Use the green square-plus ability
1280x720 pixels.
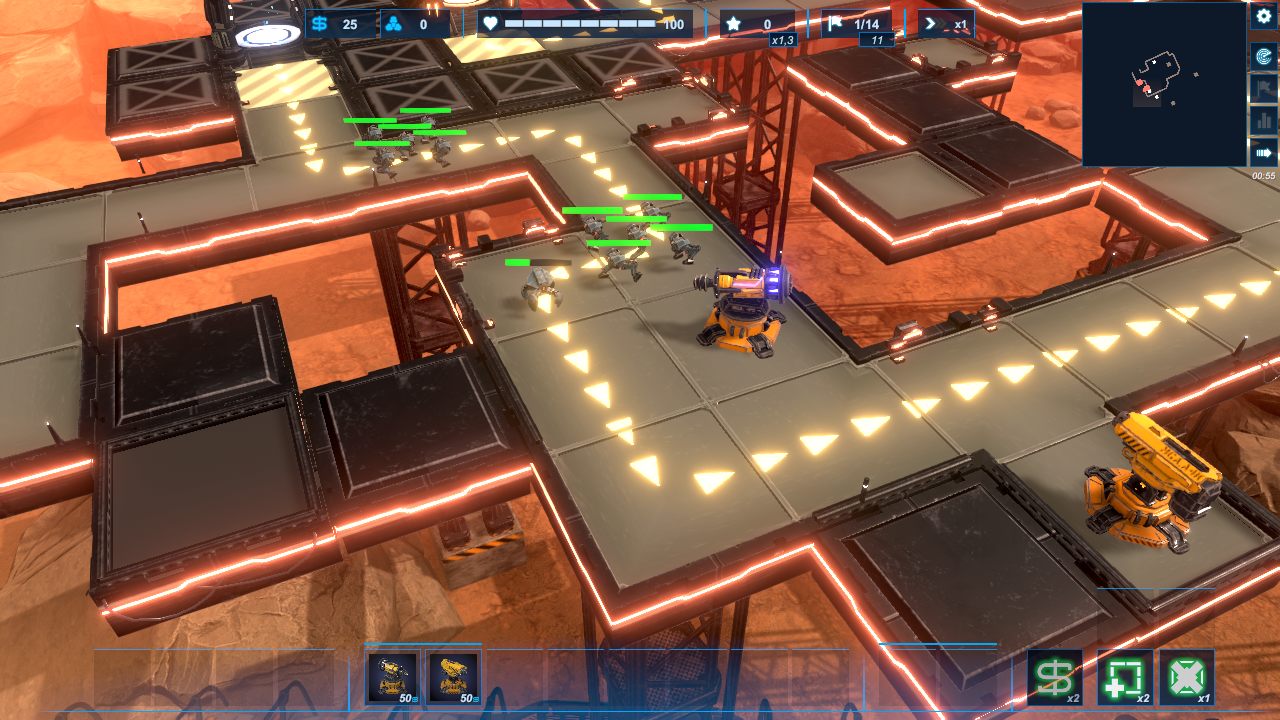click(1125, 678)
